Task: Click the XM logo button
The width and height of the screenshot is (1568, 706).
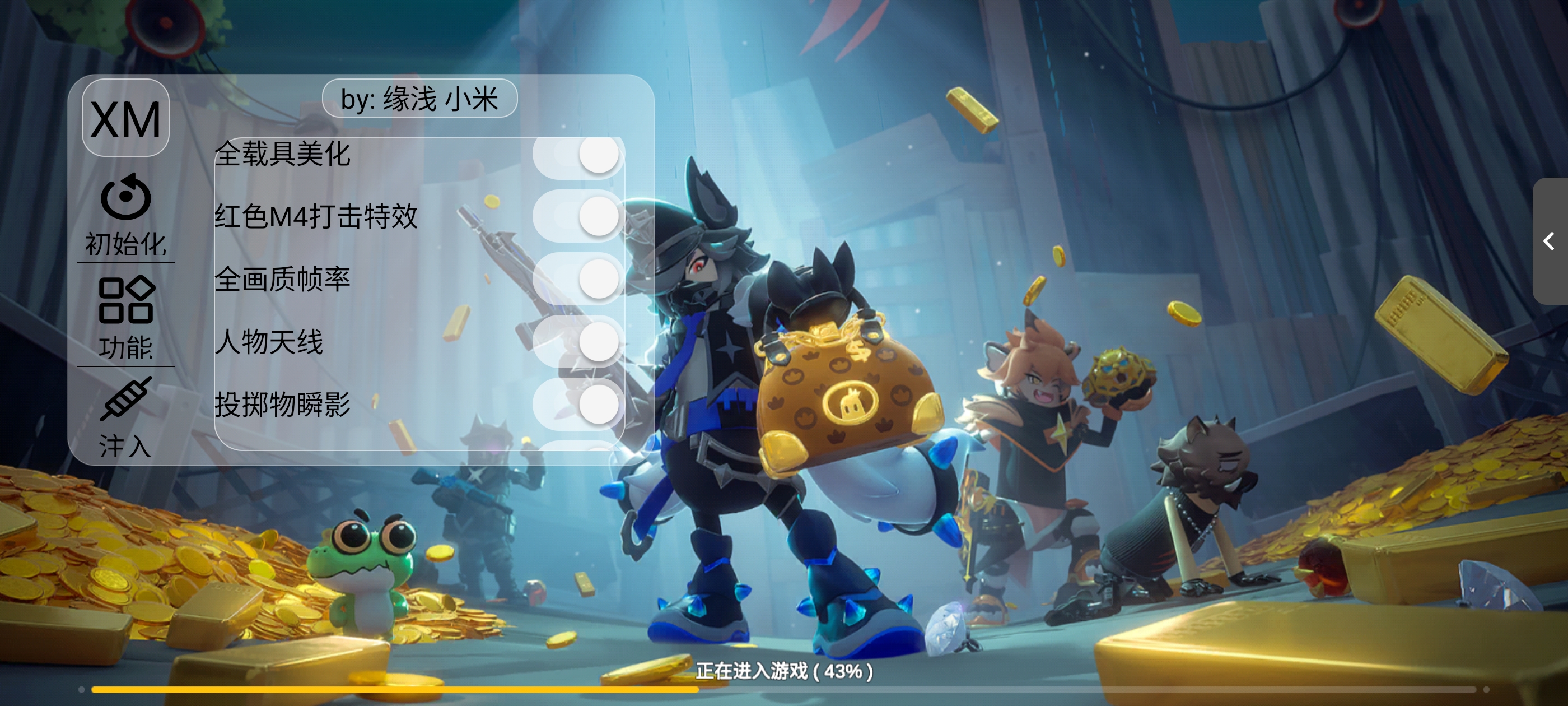Action: [125, 118]
